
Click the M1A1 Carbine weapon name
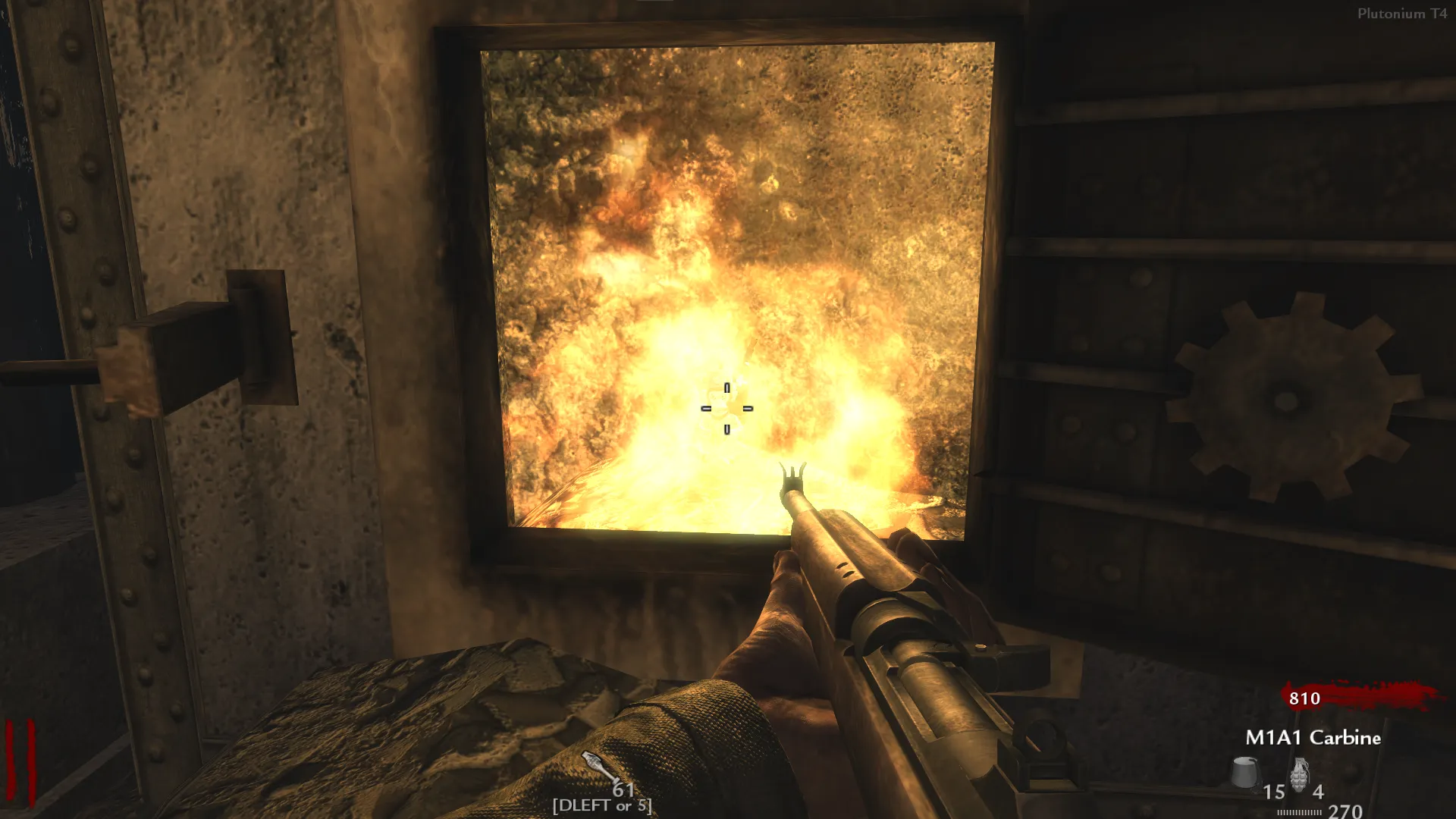click(1313, 737)
